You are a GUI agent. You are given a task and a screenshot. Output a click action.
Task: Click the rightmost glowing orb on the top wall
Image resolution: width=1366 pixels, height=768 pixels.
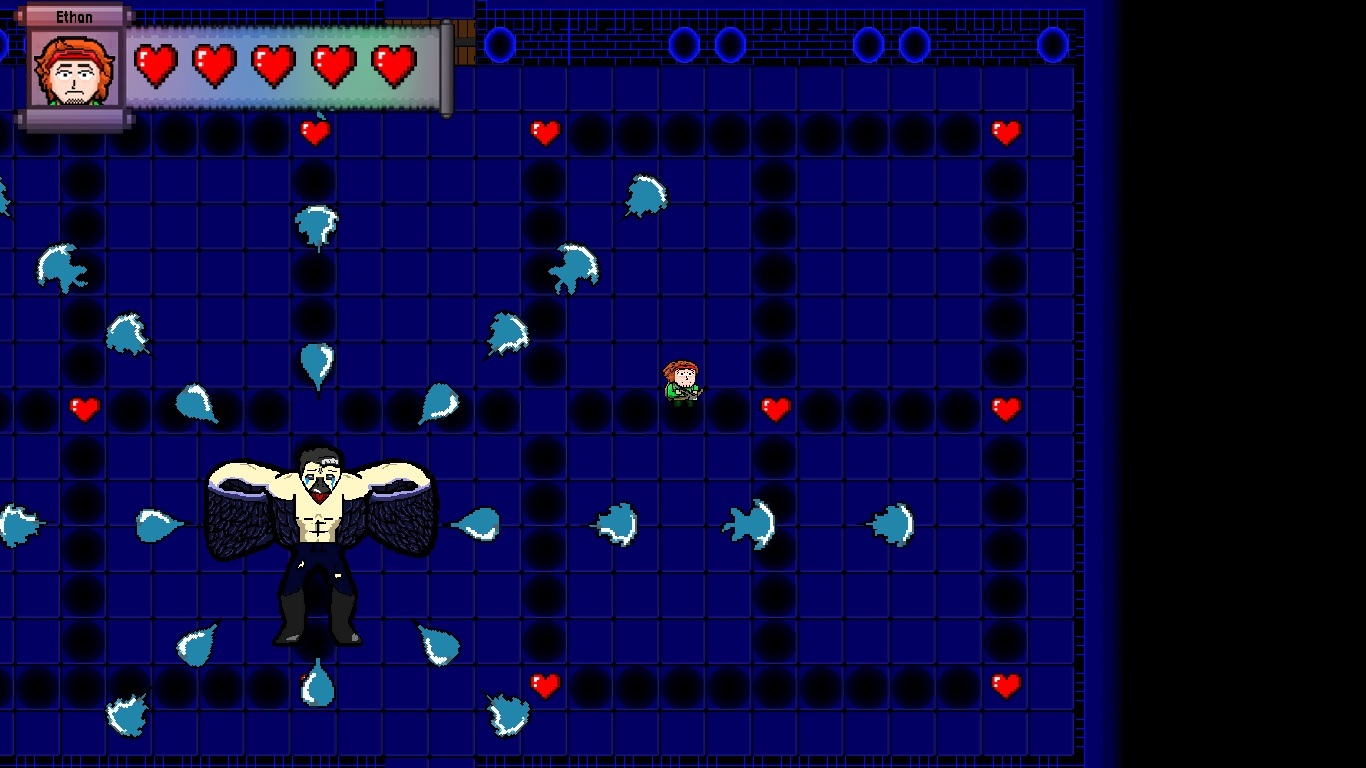click(x=1053, y=43)
